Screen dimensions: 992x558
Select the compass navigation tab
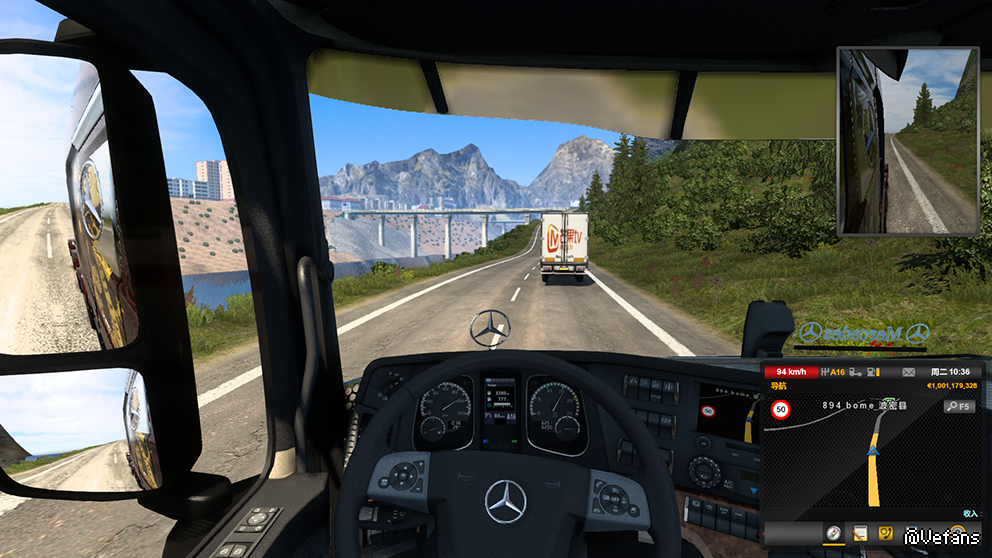pos(832,534)
